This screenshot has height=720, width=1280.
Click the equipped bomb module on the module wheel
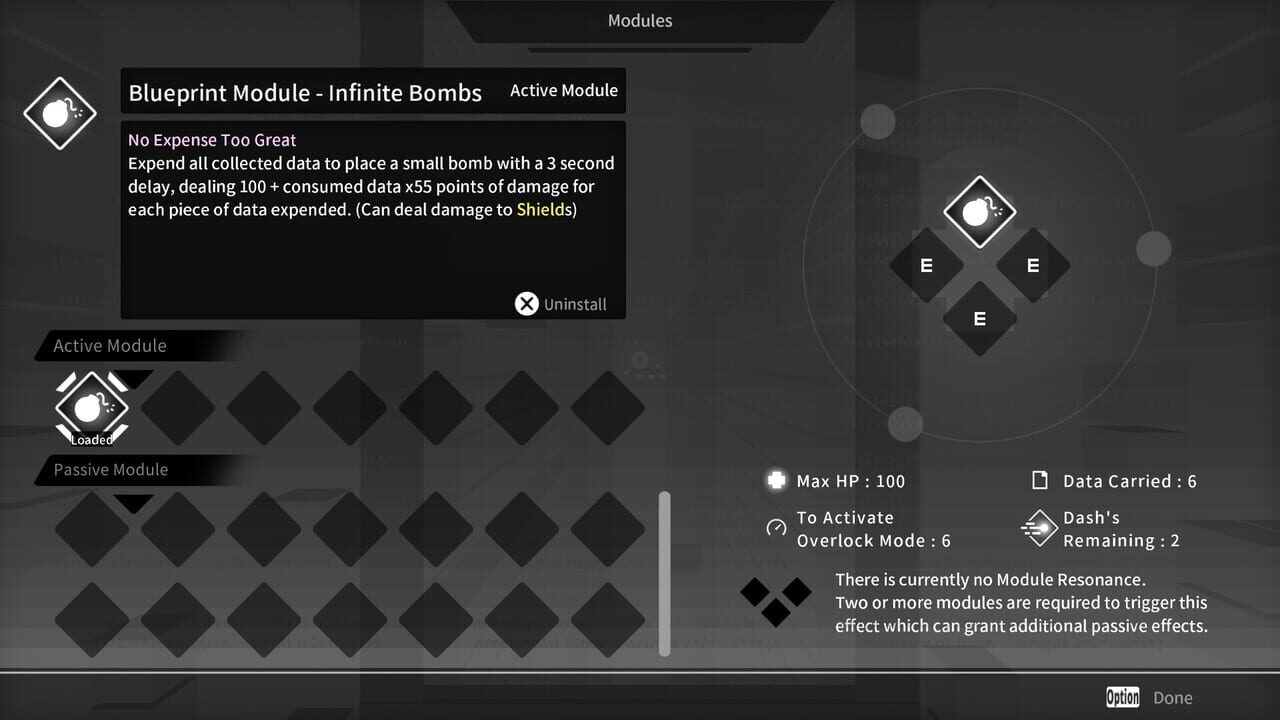click(979, 211)
